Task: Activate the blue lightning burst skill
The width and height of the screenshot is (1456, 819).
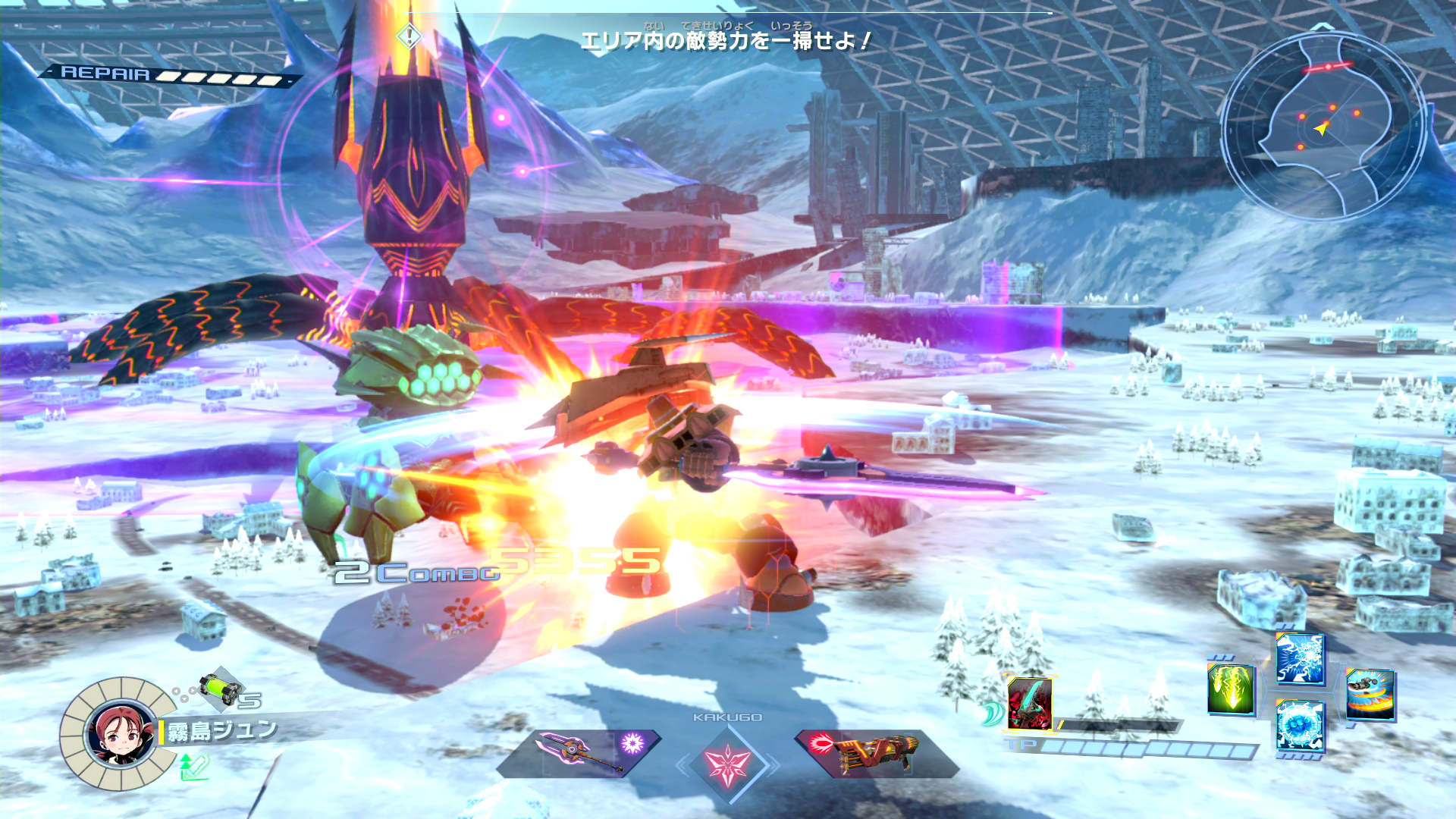Action: [1300, 658]
